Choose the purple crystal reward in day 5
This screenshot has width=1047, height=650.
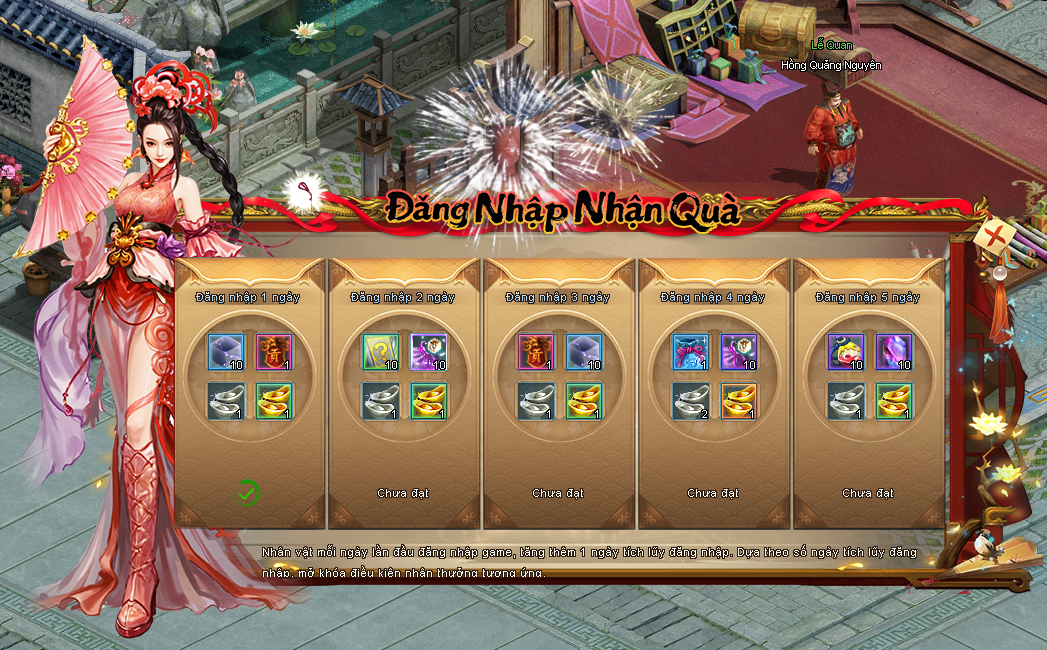click(894, 351)
